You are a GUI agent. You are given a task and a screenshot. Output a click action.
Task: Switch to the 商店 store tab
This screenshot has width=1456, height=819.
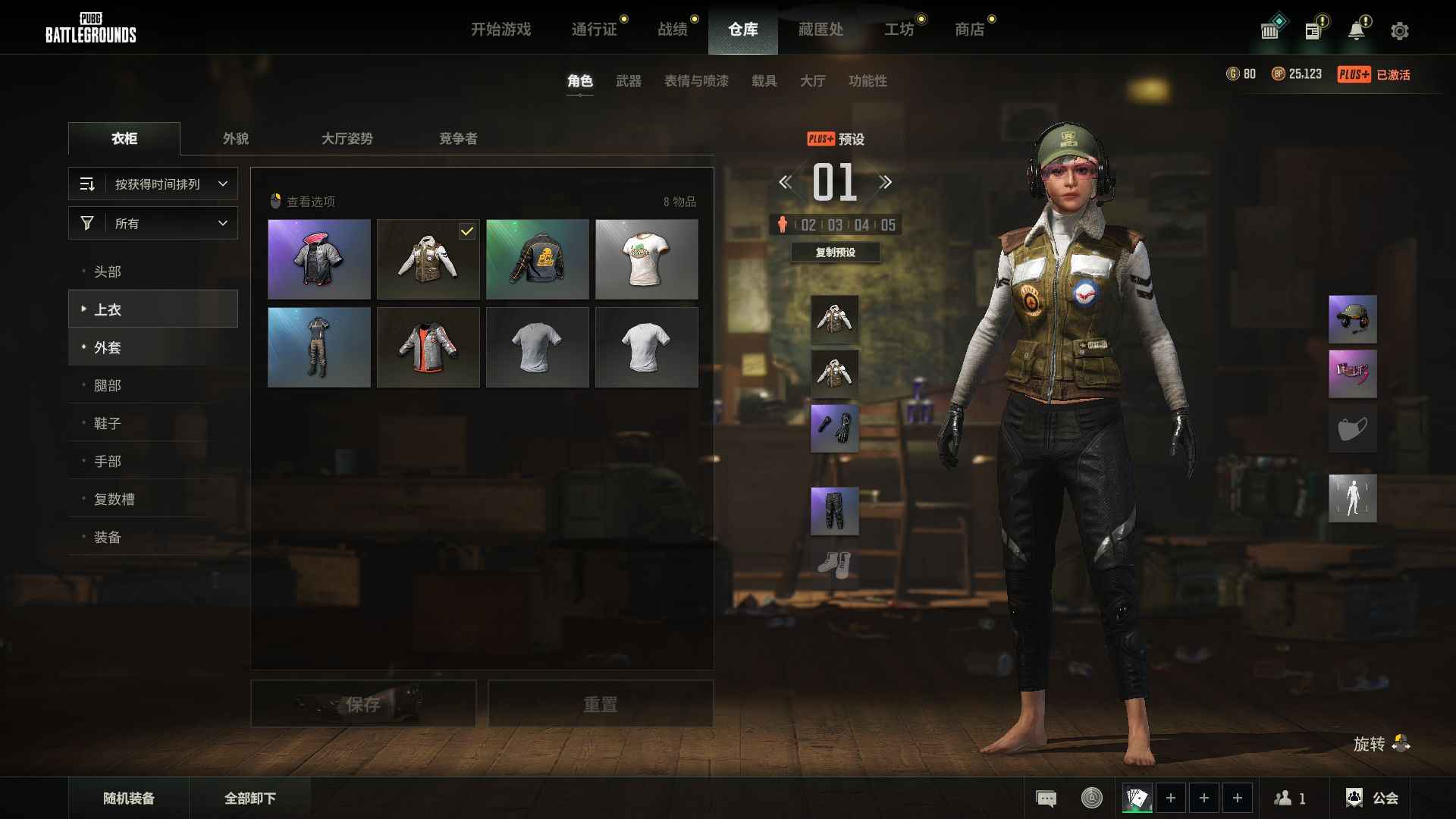tap(969, 30)
